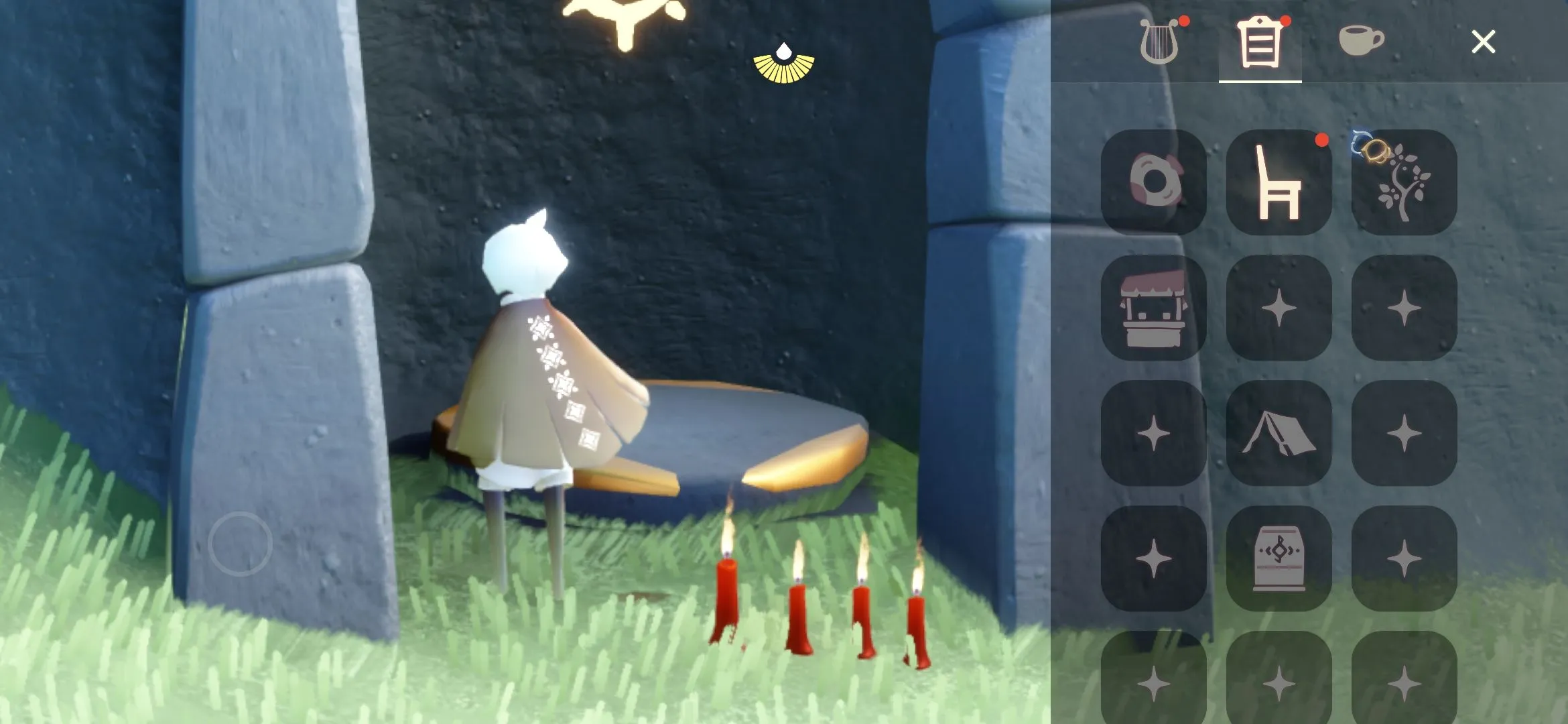The image size is (1568, 724).
Task: Click the locked slot right of the stall
Action: tap(1279, 308)
